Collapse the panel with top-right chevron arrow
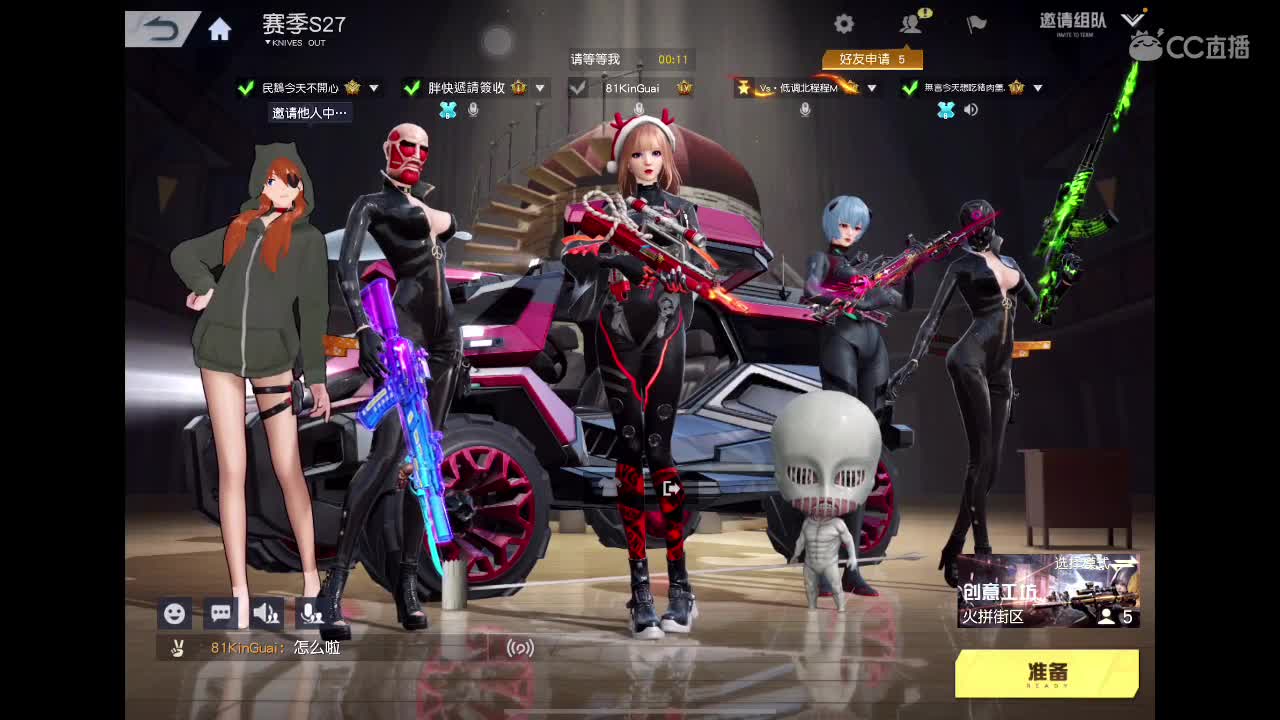This screenshot has height=720, width=1280. click(x=1133, y=17)
